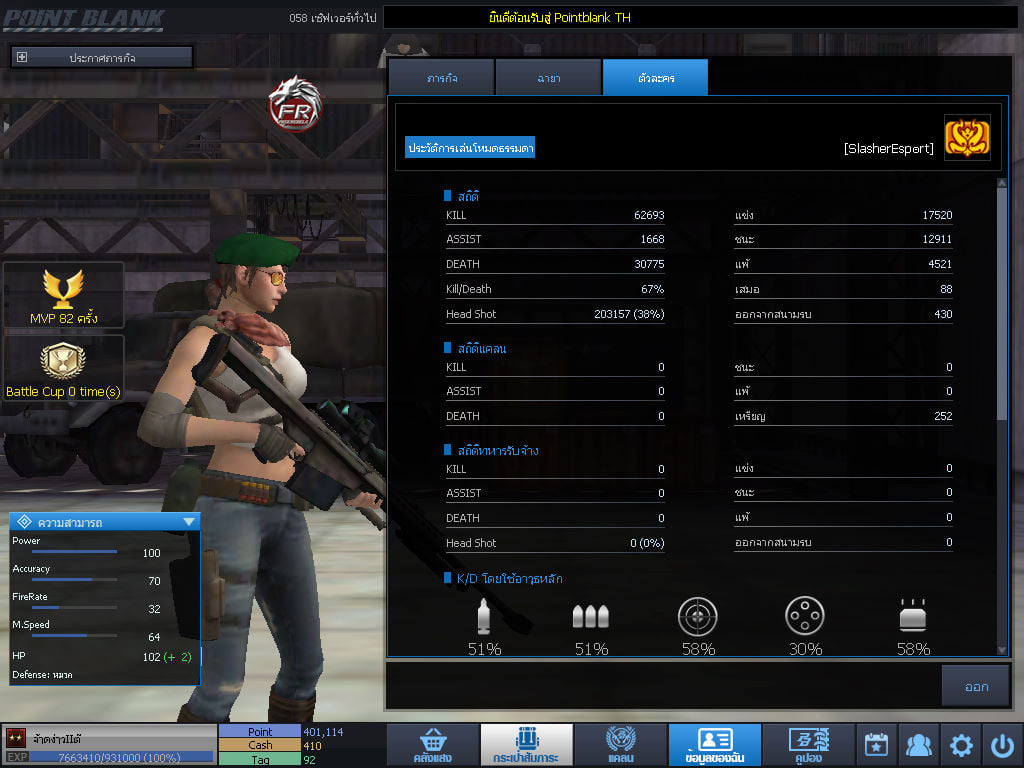Collapse the ความสามารถ ability panel arrow
The height and width of the screenshot is (768, 1024).
click(x=188, y=522)
